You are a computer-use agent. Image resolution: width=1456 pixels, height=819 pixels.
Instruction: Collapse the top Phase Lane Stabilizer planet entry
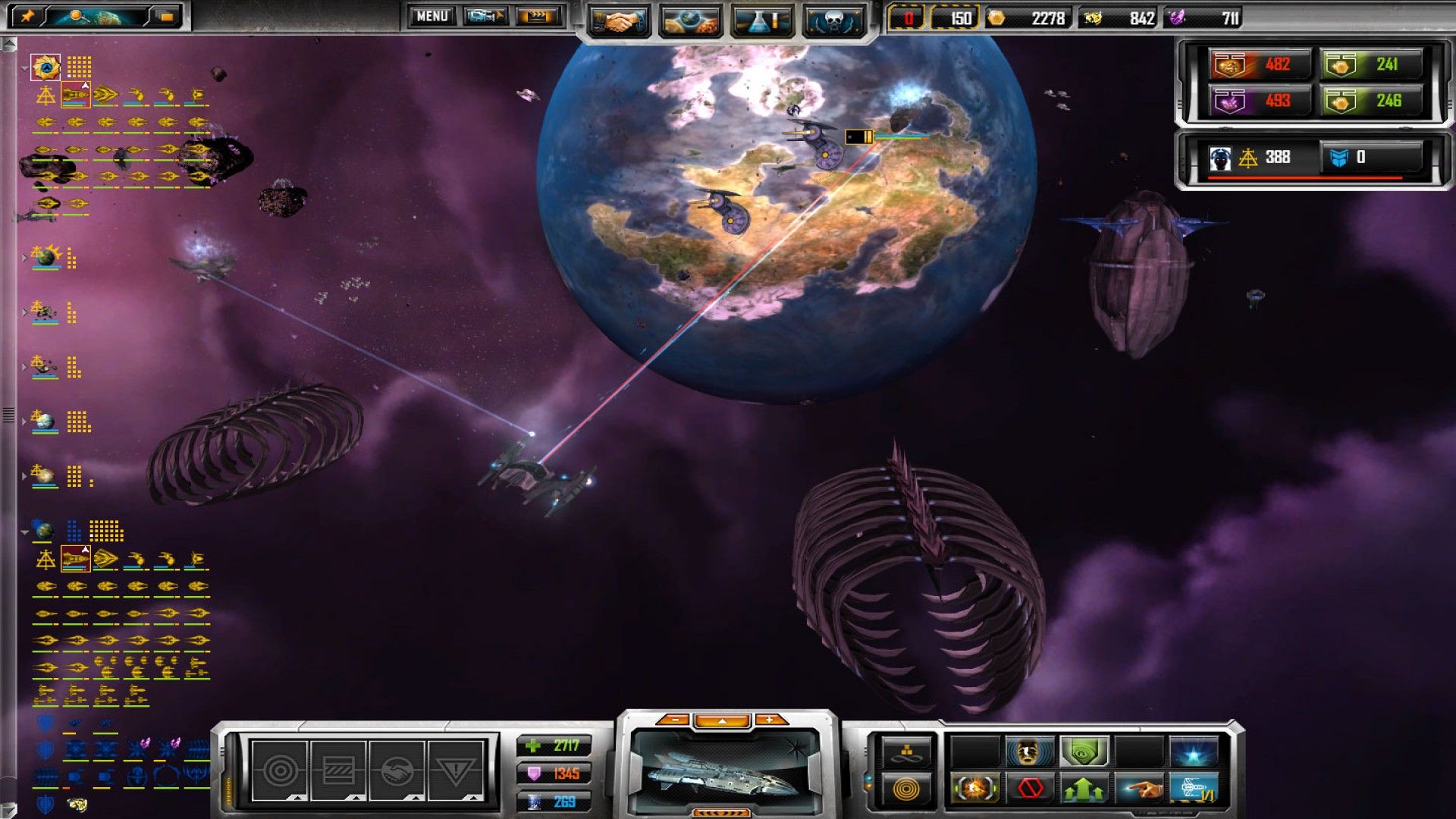click(24, 69)
